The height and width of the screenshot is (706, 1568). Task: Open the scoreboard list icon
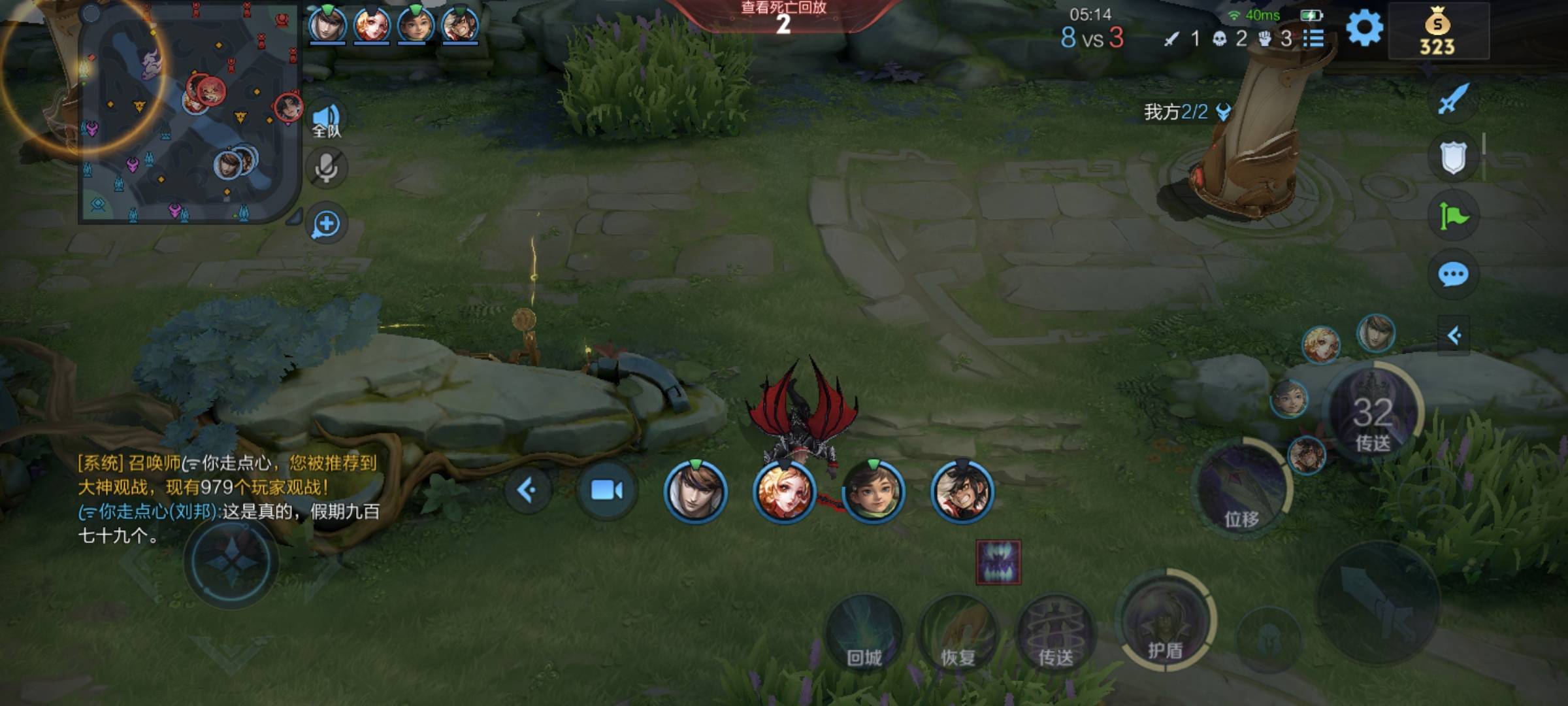[x=1313, y=39]
